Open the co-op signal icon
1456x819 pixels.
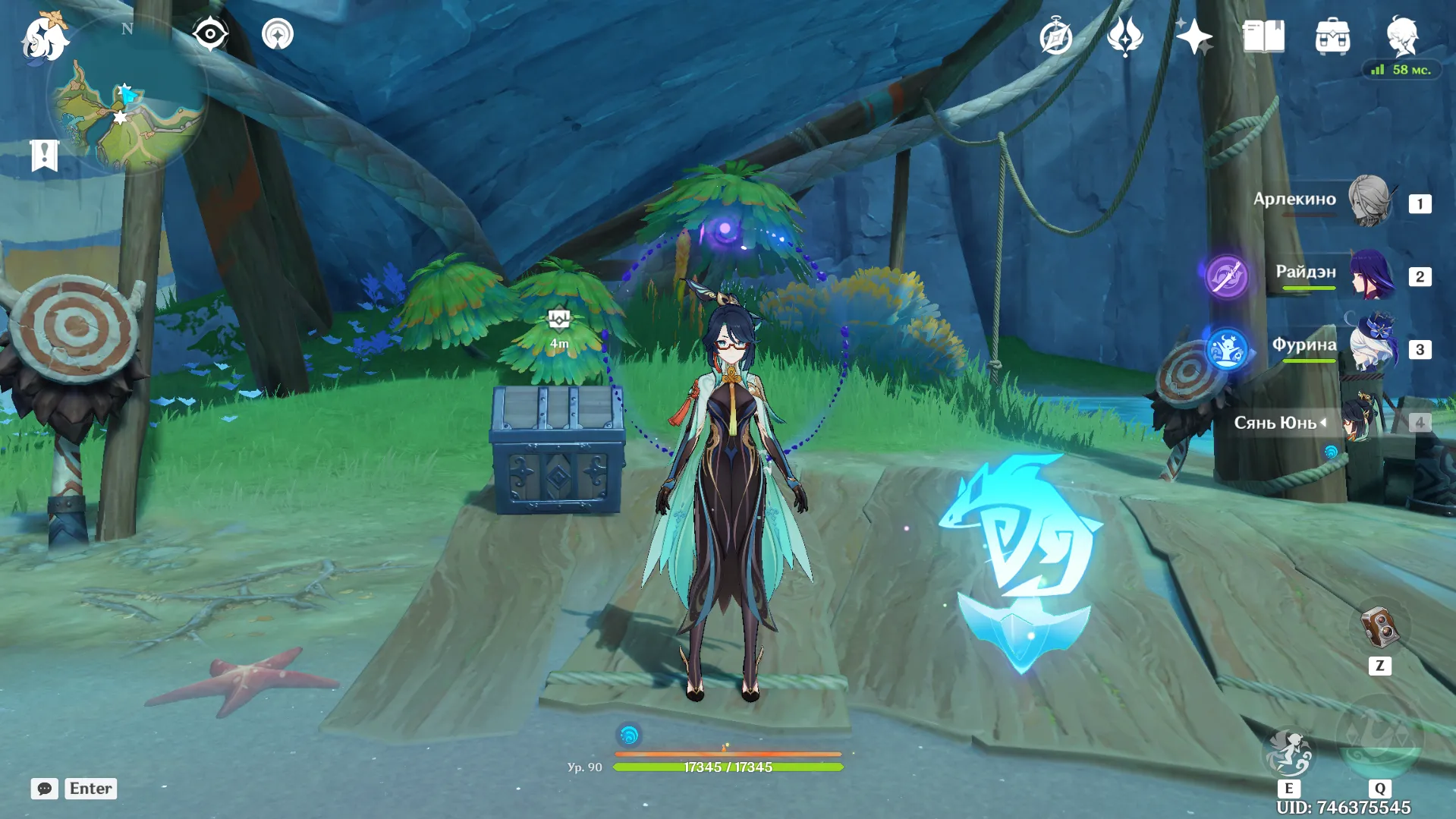278,34
